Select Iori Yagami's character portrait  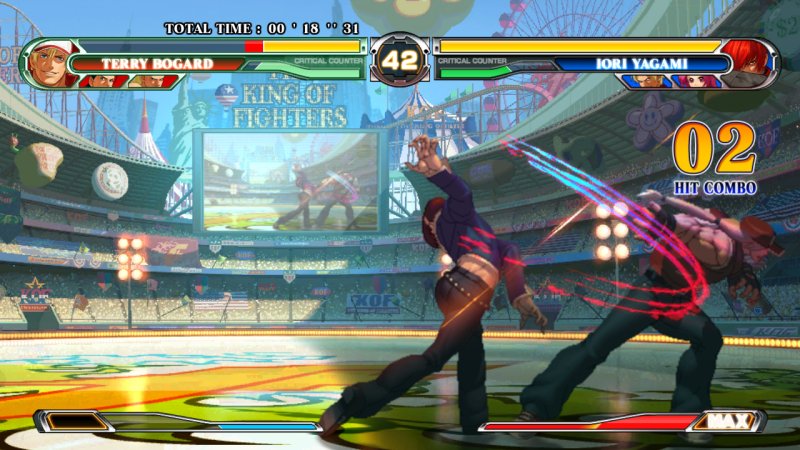pos(750,62)
